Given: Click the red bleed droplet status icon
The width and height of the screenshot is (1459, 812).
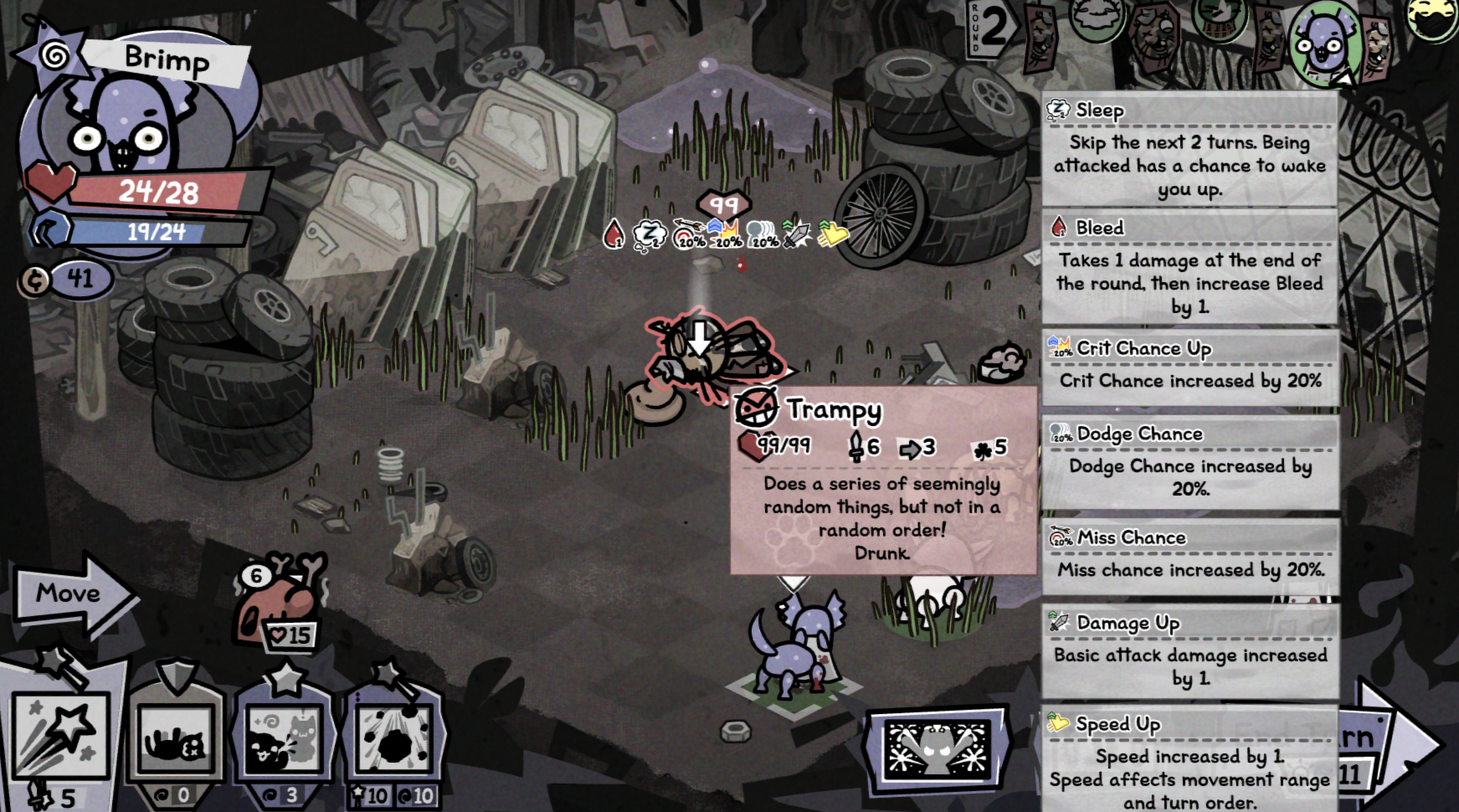Looking at the screenshot, I should 614,234.
